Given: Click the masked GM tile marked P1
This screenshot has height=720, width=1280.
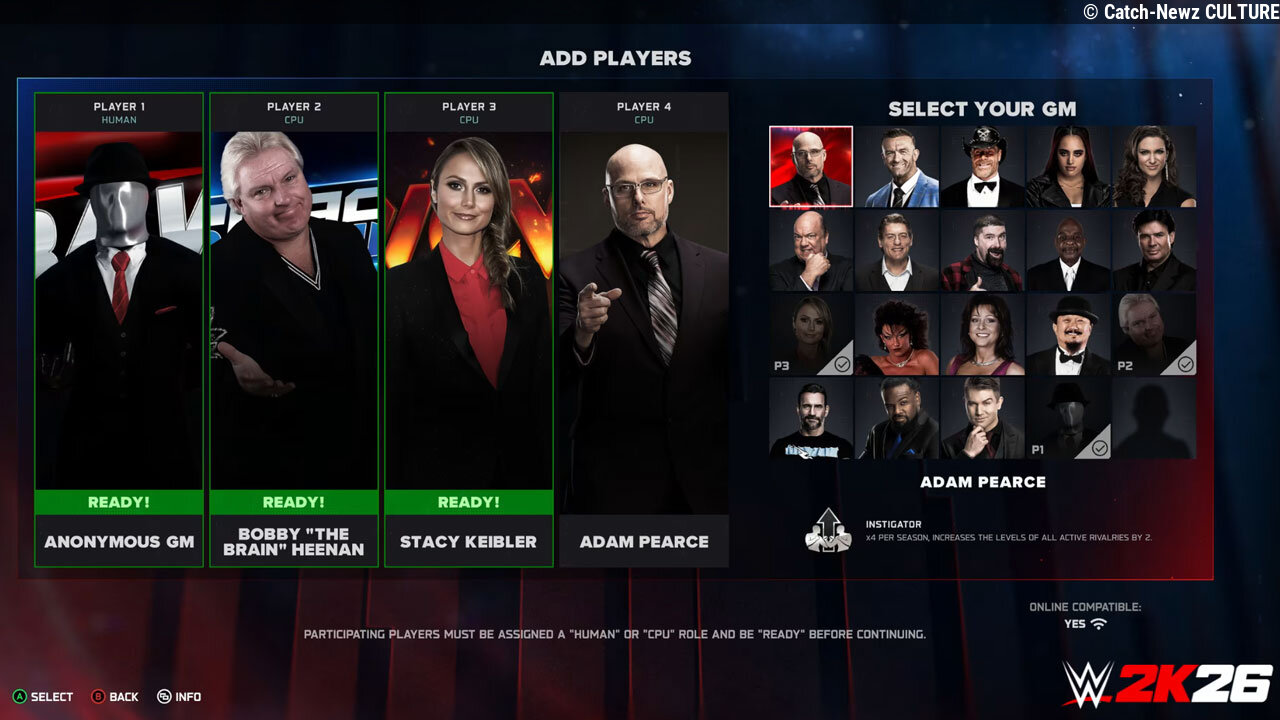Looking at the screenshot, I should coord(1068,418).
